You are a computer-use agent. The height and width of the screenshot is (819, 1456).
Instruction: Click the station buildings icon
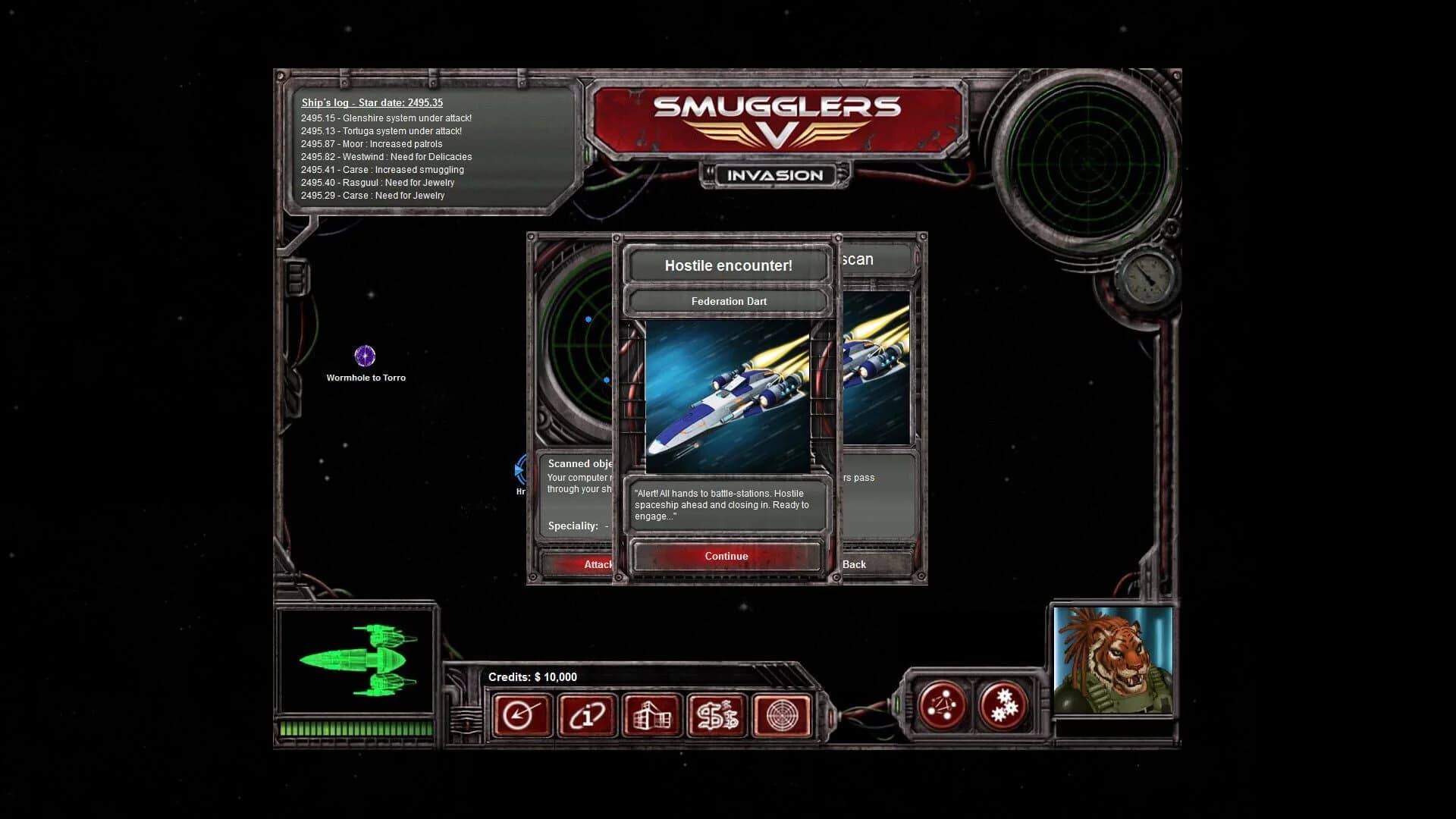point(651,714)
